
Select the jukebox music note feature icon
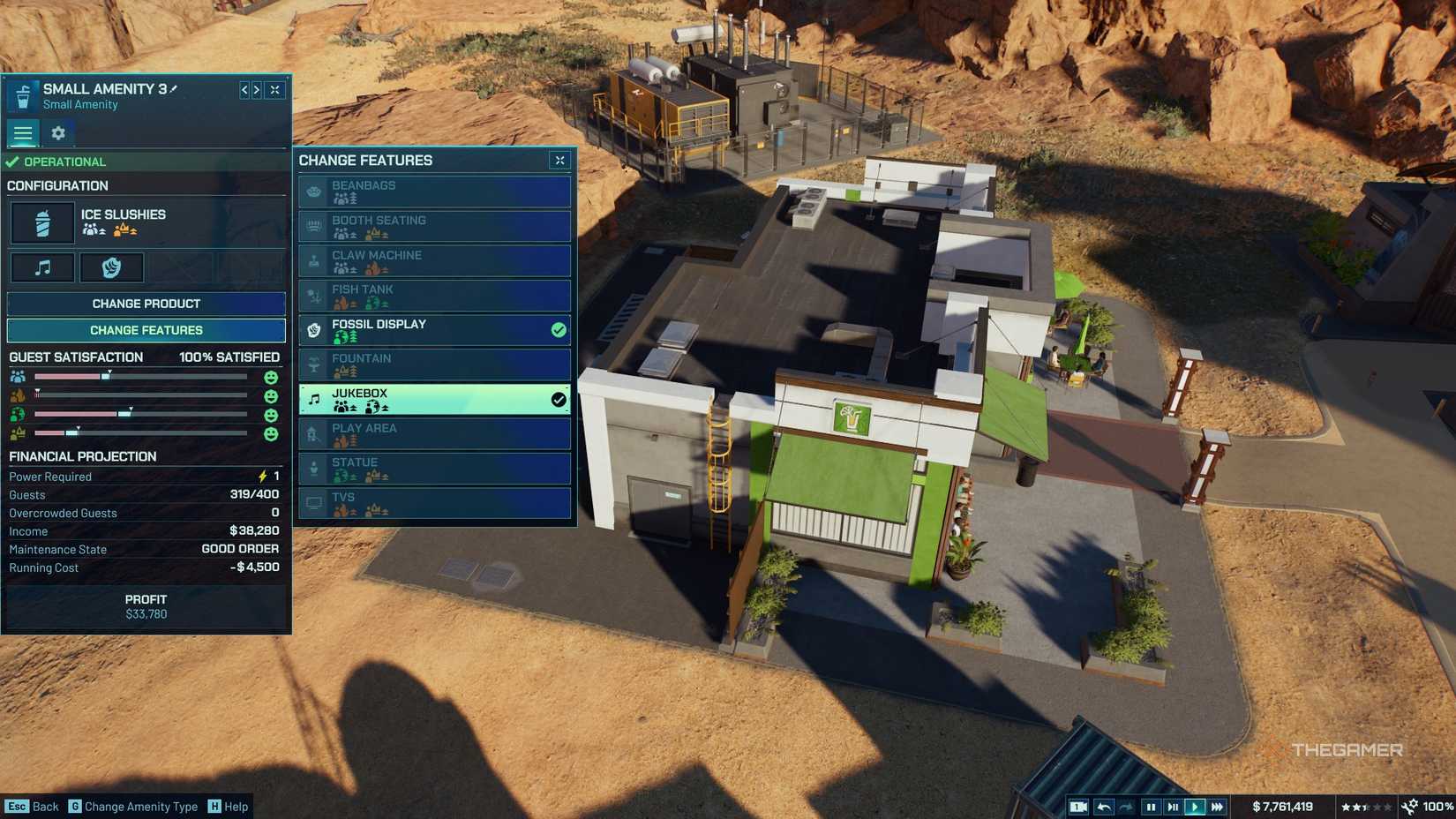pos(41,267)
